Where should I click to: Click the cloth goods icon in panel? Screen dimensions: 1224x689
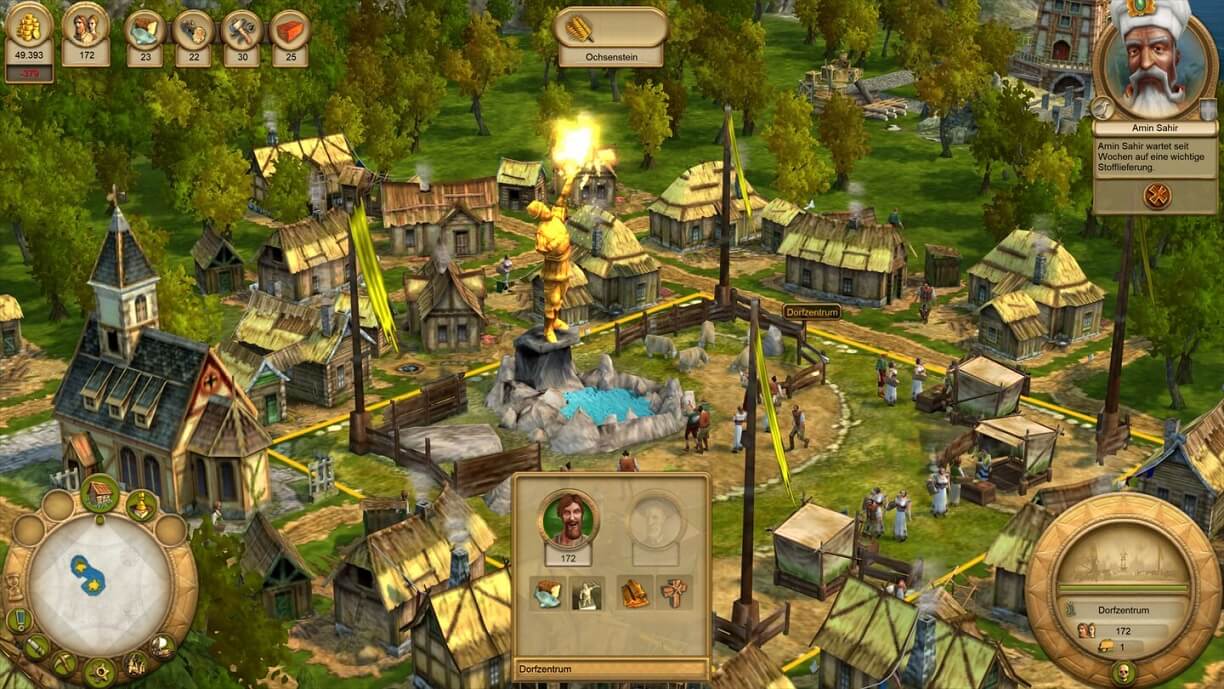(548, 594)
